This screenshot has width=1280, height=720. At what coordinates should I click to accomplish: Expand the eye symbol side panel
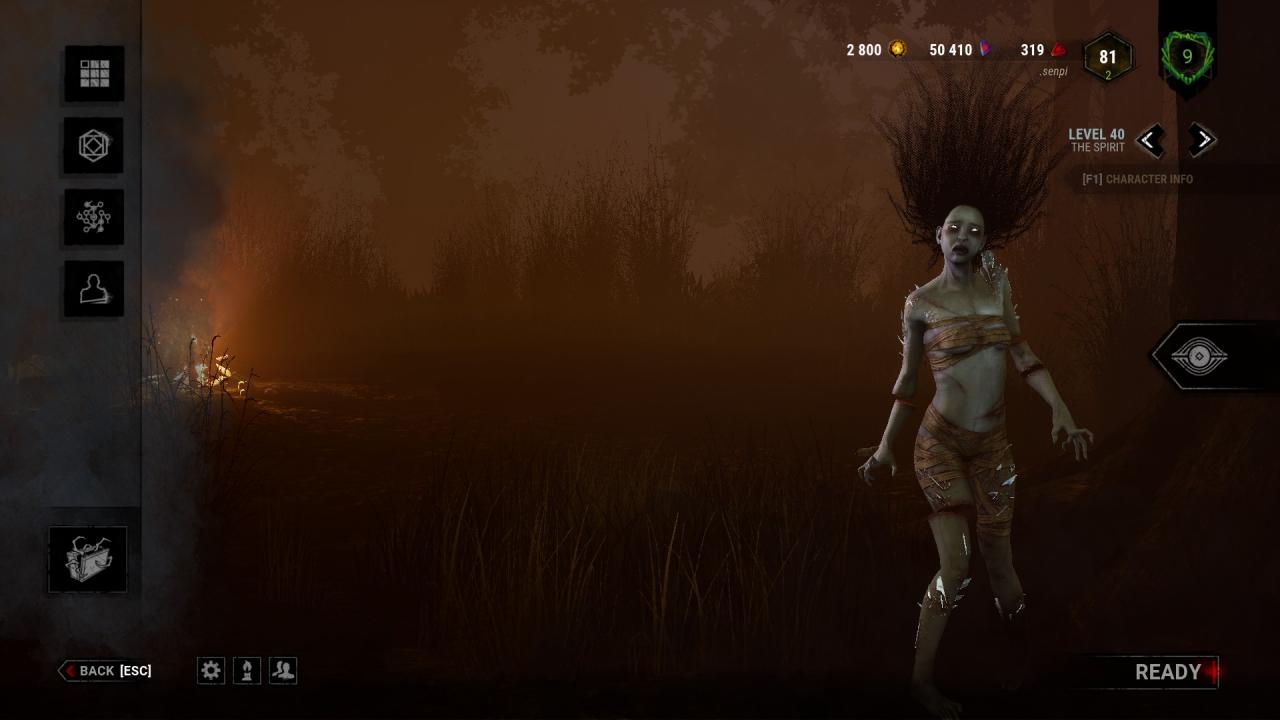(x=1198, y=356)
